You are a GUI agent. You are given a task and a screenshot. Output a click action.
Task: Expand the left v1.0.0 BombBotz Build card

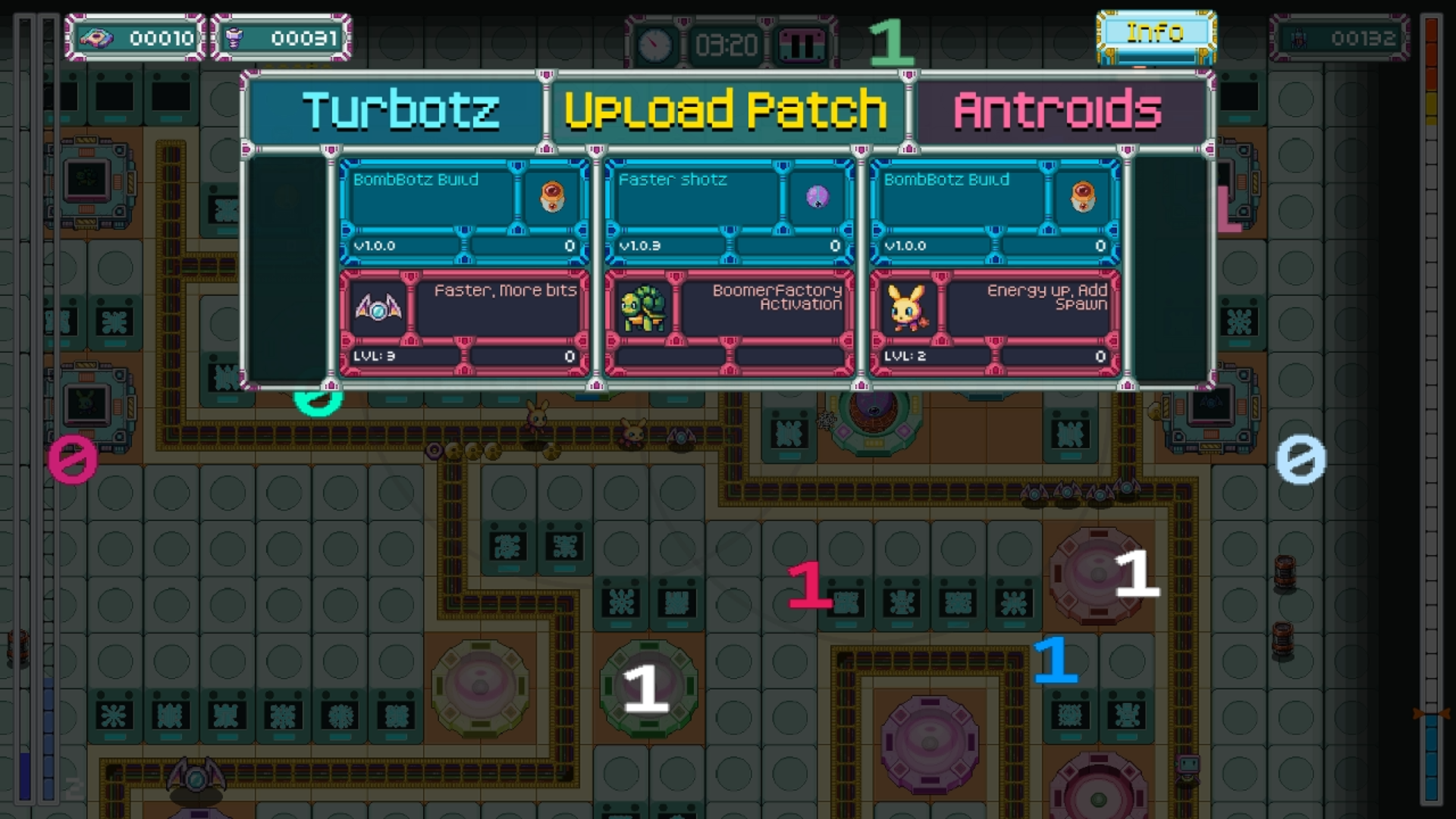463,212
